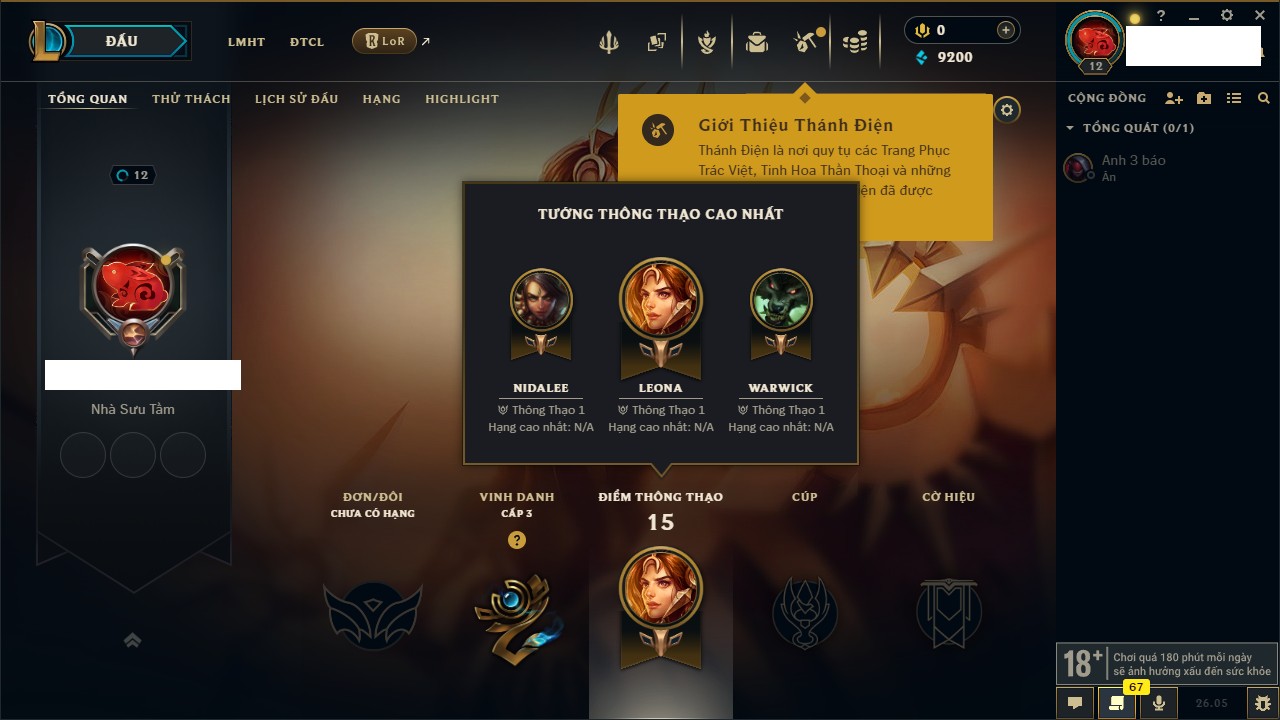
Task: Switch to the ĐTCL section
Action: tap(307, 42)
